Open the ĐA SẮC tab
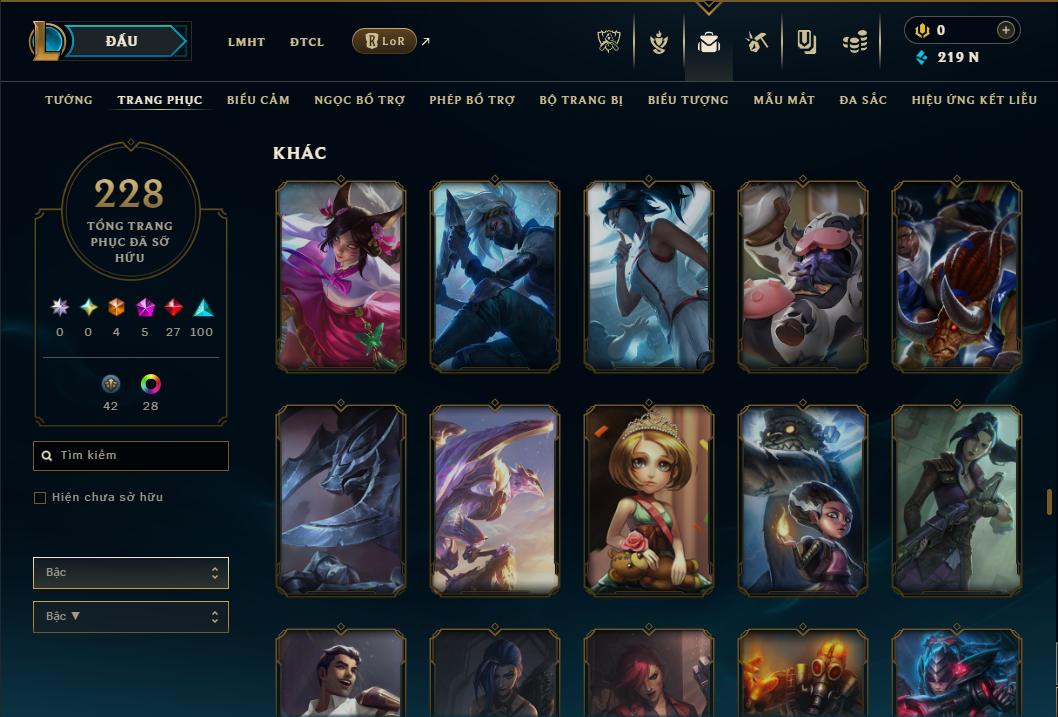 click(863, 100)
